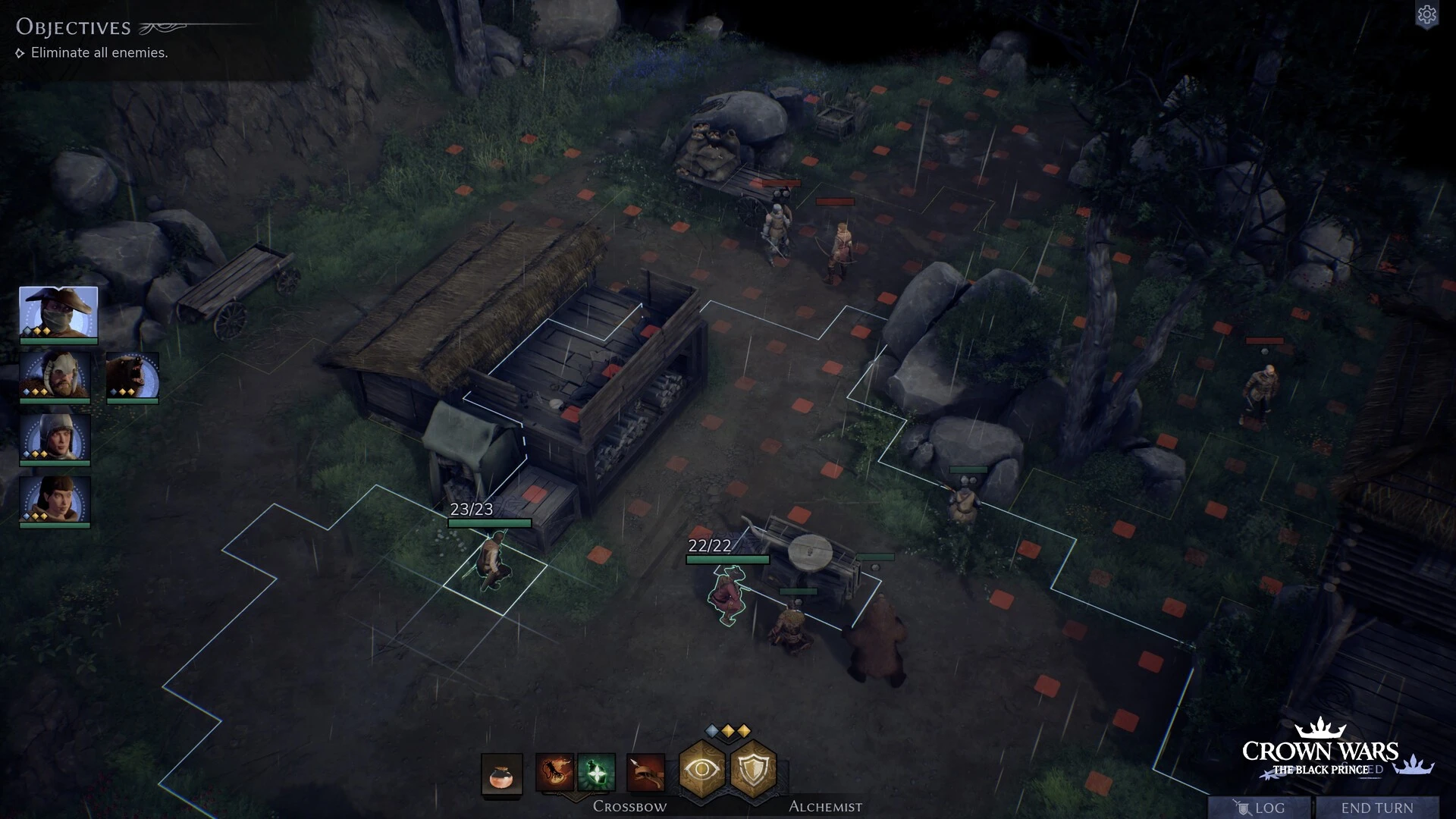This screenshot has width=1456, height=819.
Task: Activate the fiery flask alchemist ability
Action: [554, 773]
